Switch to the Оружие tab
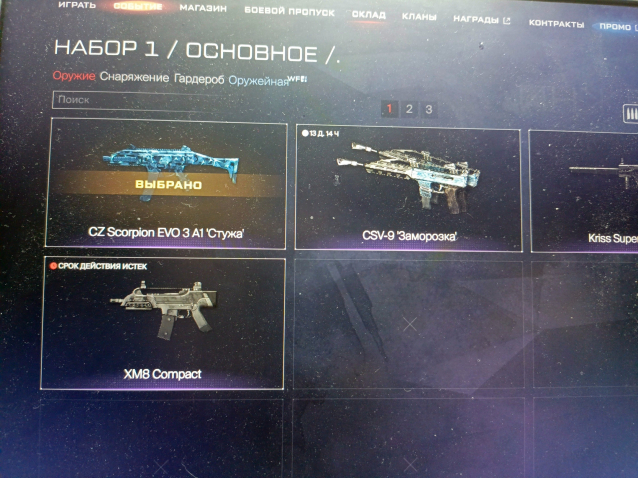 (x=73, y=77)
